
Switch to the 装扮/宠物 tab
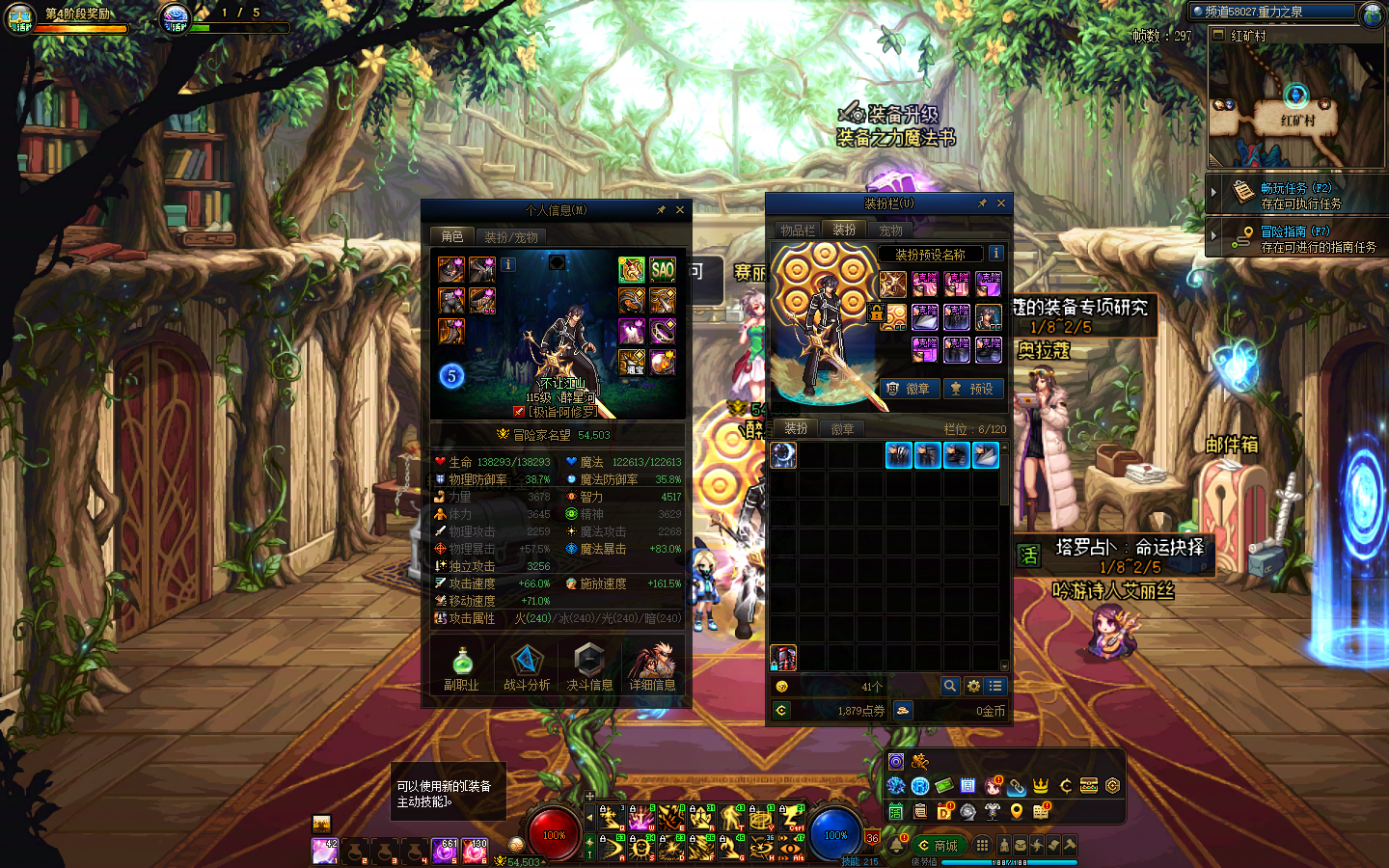pos(511,236)
